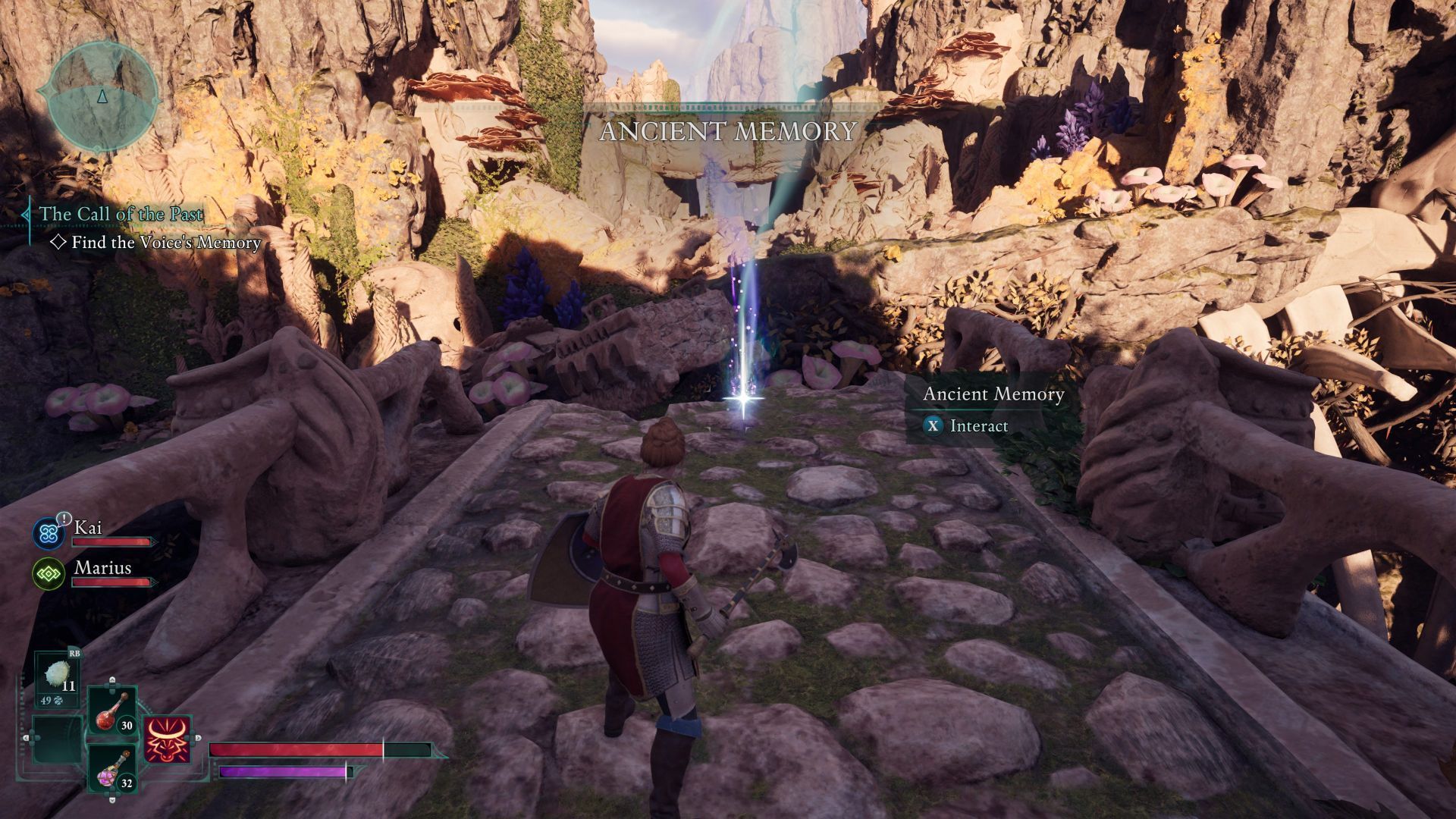
Task: Activate the red bull head ability
Action: click(168, 740)
